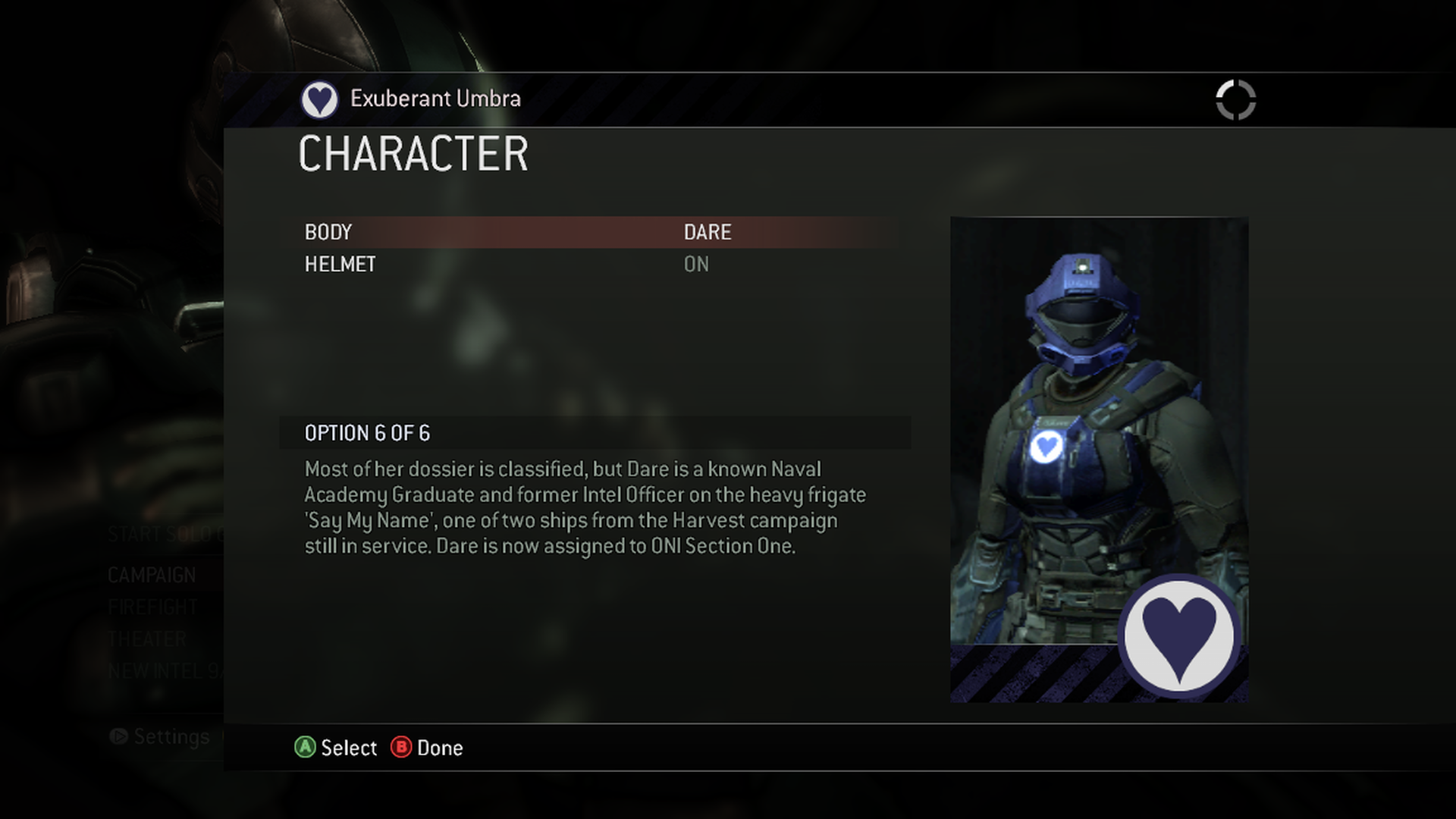Choose Done to exit character menu
The height and width of the screenshot is (819, 1456).
click(x=439, y=748)
